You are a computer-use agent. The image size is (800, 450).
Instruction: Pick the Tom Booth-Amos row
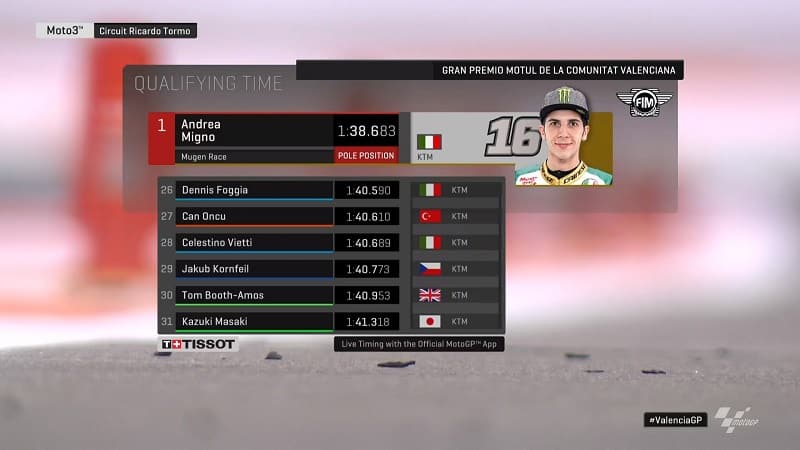(330, 295)
